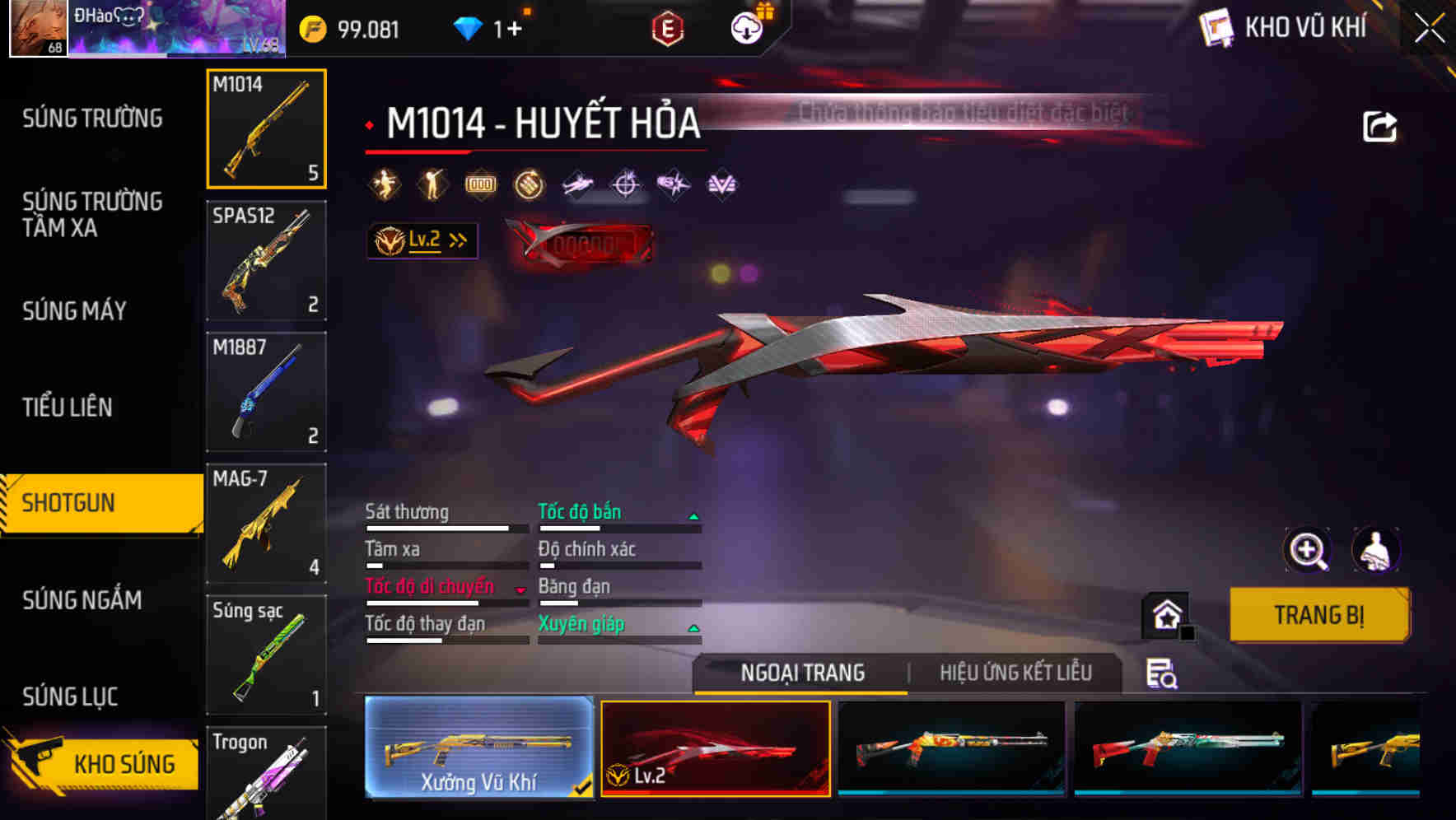Open Xưởng Vũ Khí skin option
1456x820 pixels.
(478, 748)
